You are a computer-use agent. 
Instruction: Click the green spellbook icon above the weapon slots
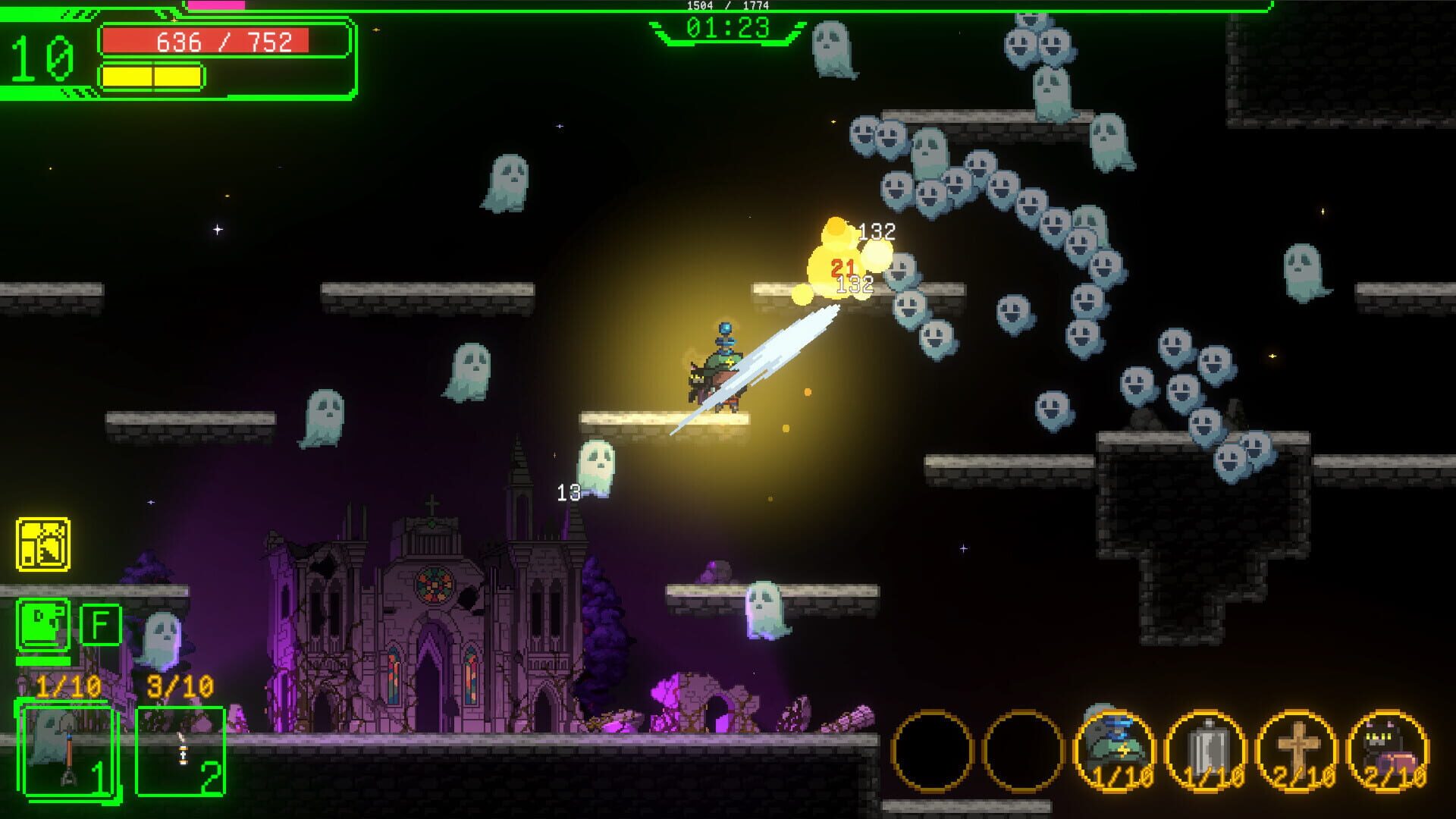tap(42, 623)
